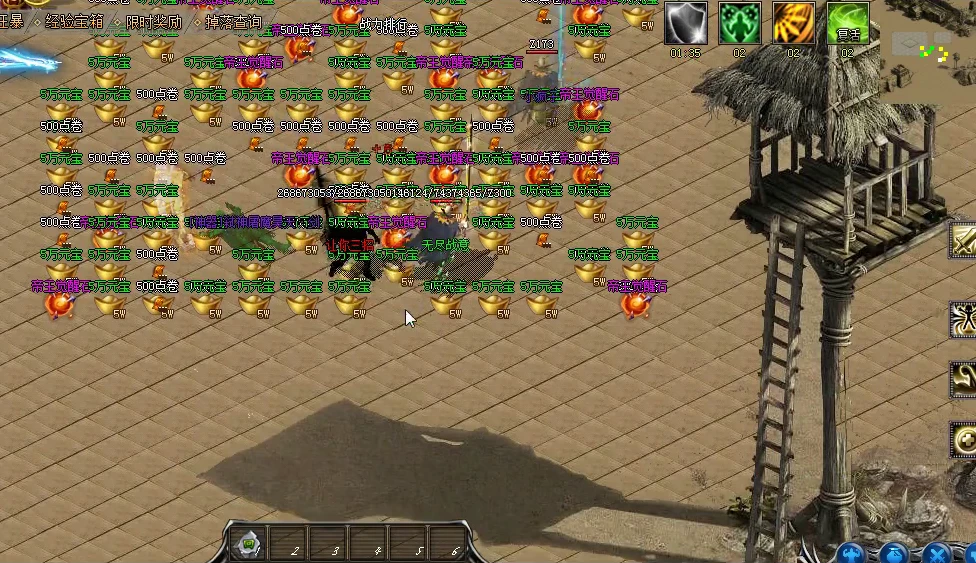Activate the green 复活 revive icon
This screenshot has width=976, height=563.
pyautogui.click(x=847, y=23)
